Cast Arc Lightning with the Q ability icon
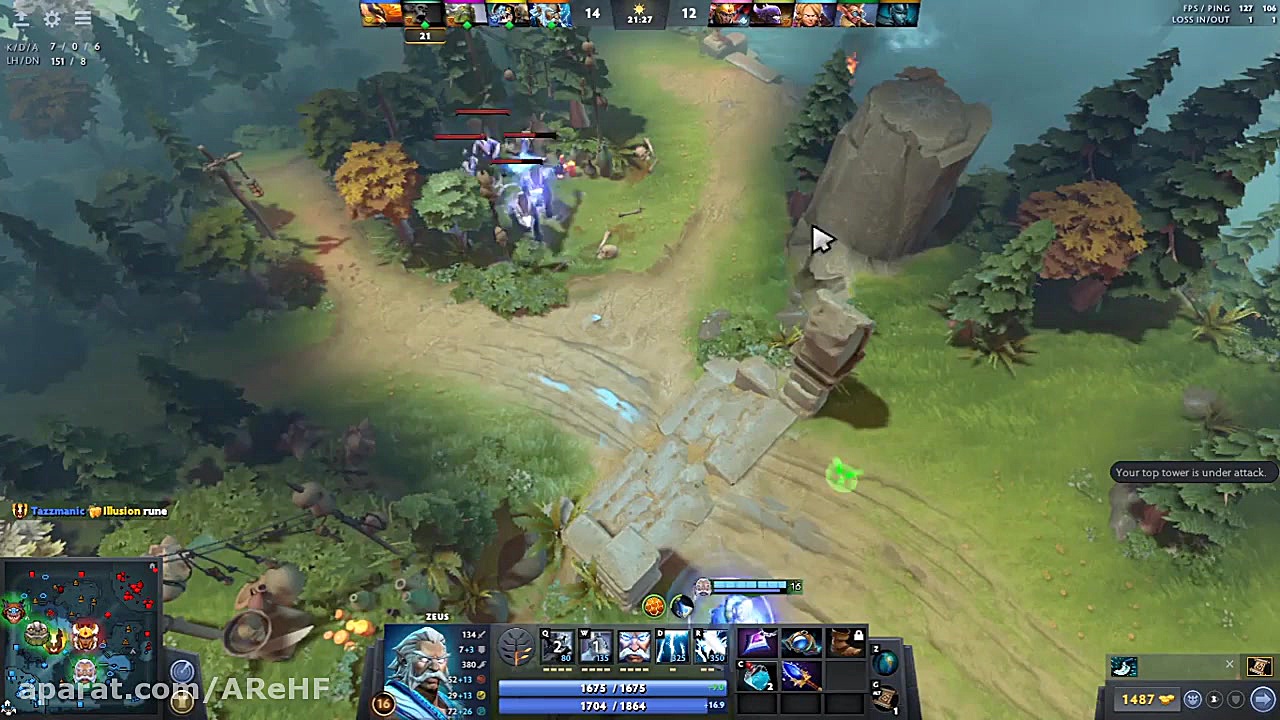 [x=557, y=647]
